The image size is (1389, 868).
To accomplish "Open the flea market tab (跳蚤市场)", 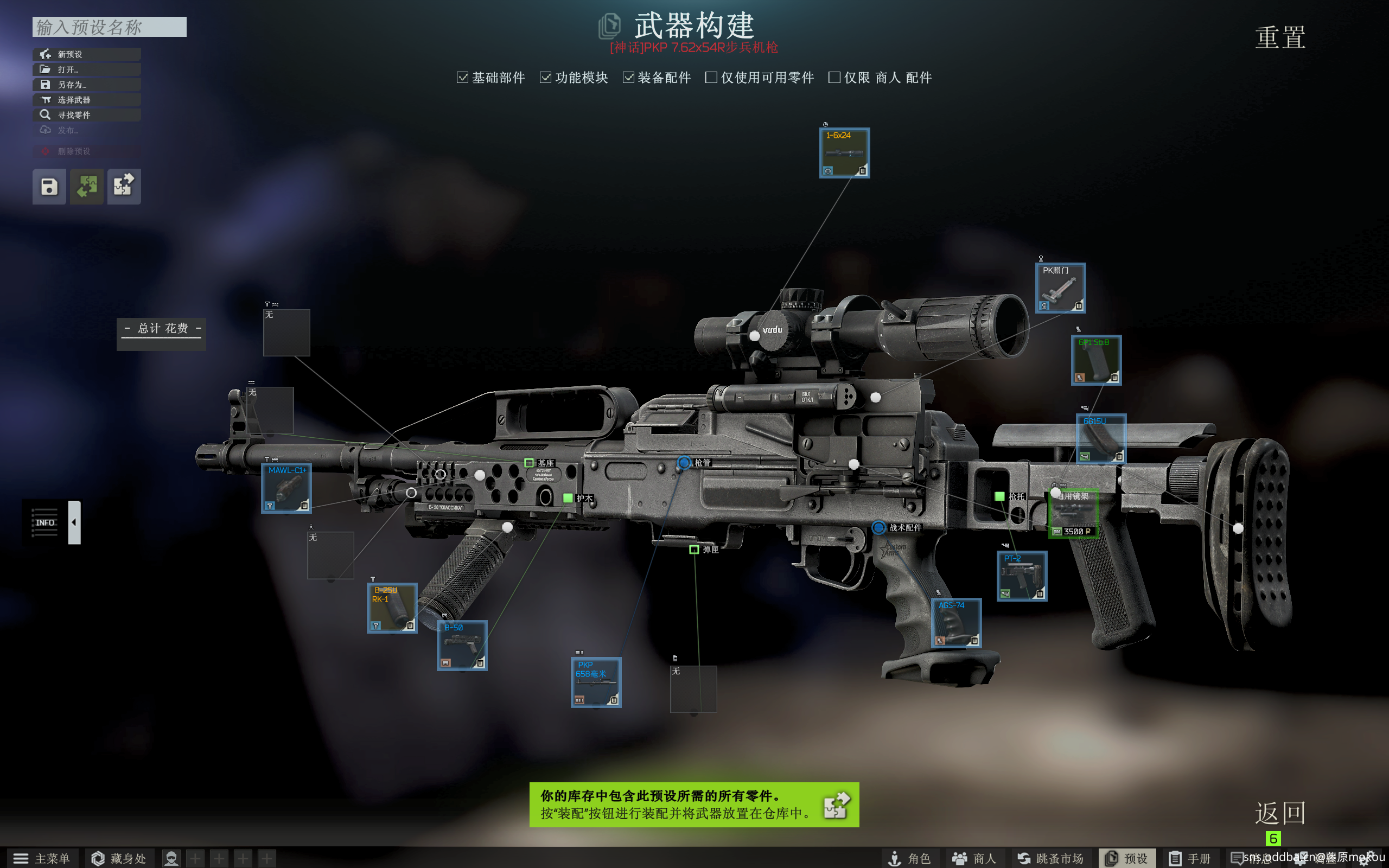I will (x=1050, y=858).
